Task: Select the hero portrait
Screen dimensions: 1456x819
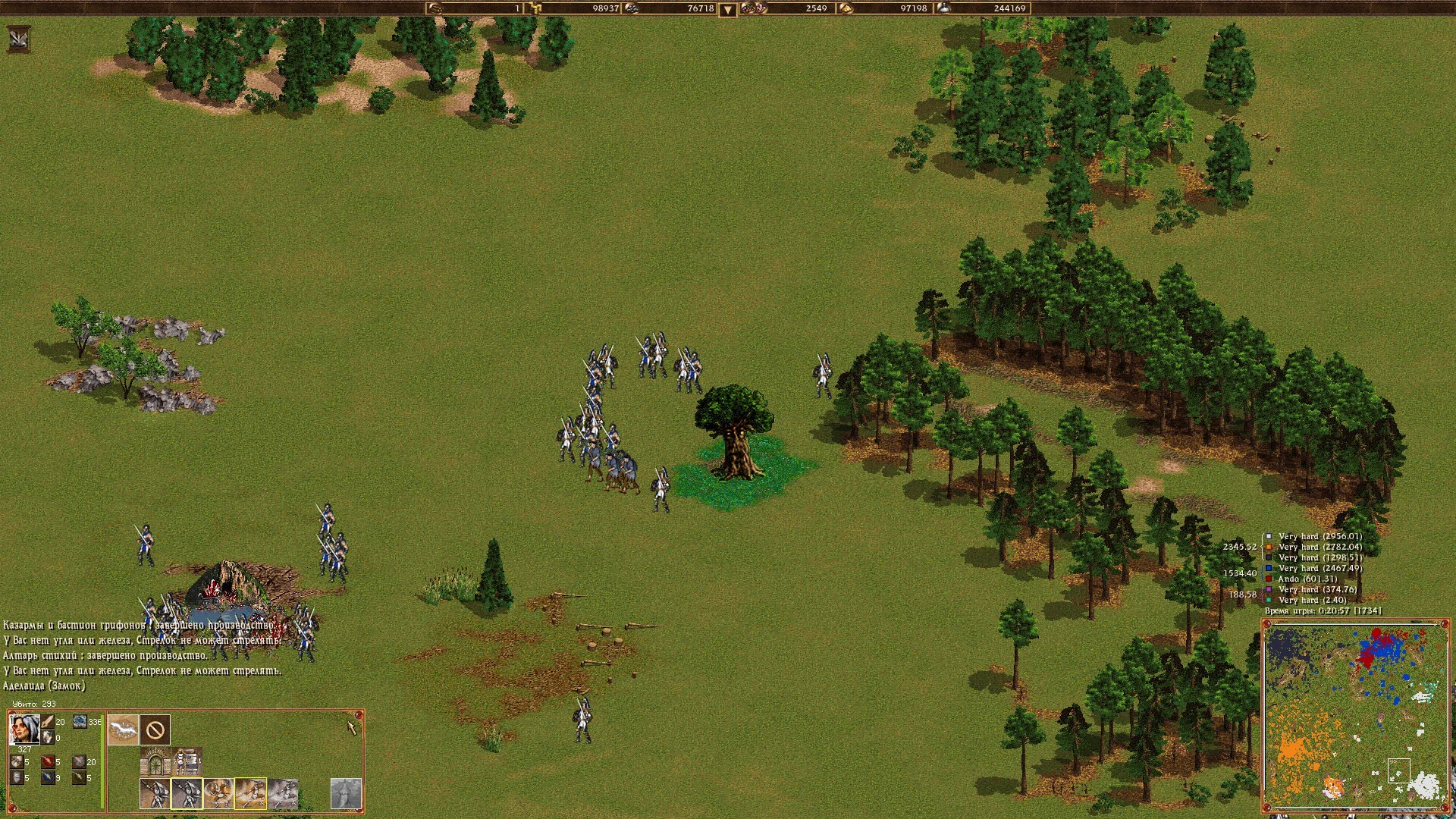Action: [x=24, y=730]
